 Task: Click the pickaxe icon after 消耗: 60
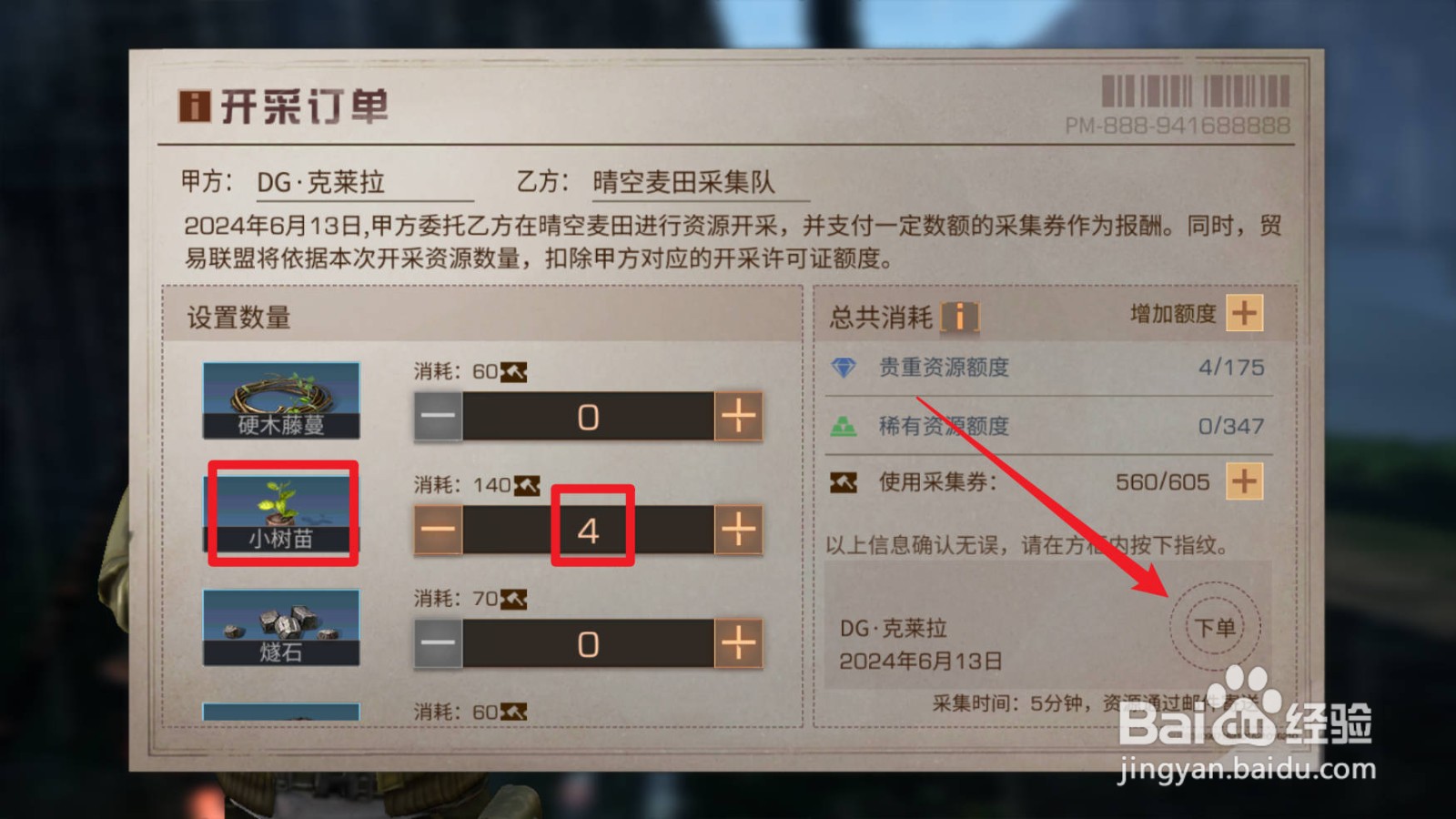(513, 370)
